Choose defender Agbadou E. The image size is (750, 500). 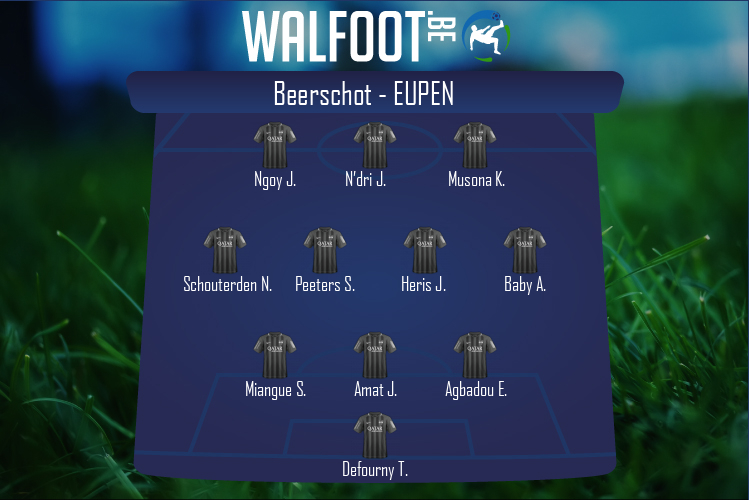(x=475, y=356)
